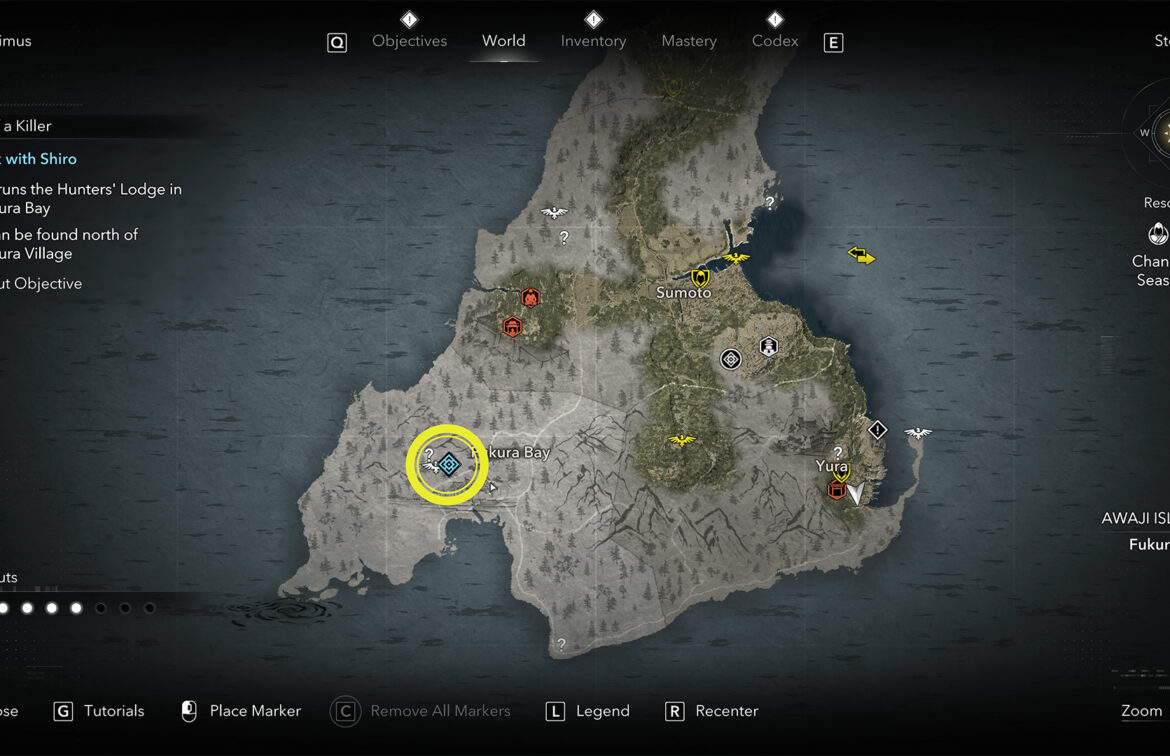Open the Inventory tab
This screenshot has width=1170, height=756.
pos(593,41)
